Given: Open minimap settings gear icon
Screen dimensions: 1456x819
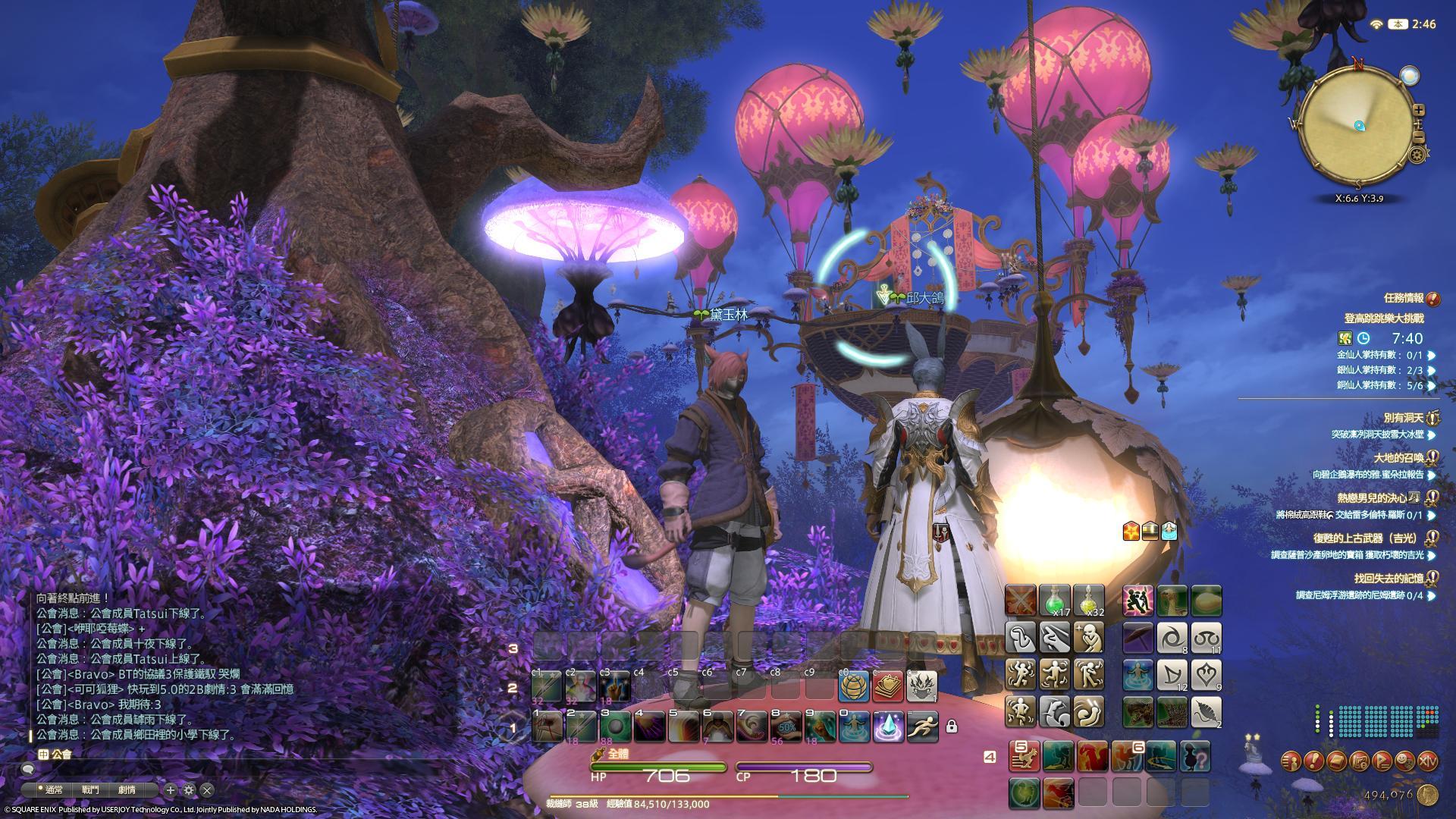Looking at the screenshot, I should [x=1417, y=155].
